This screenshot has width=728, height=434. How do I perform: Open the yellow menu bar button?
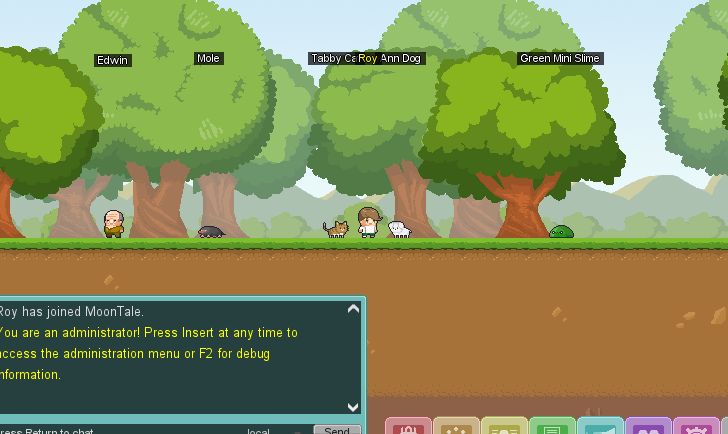(504, 427)
